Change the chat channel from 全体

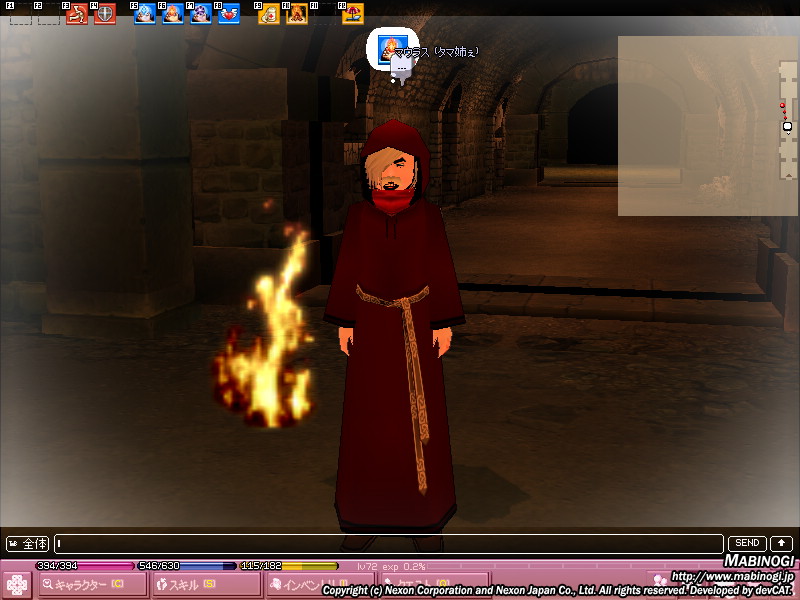pyautogui.click(x=28, y=544)
